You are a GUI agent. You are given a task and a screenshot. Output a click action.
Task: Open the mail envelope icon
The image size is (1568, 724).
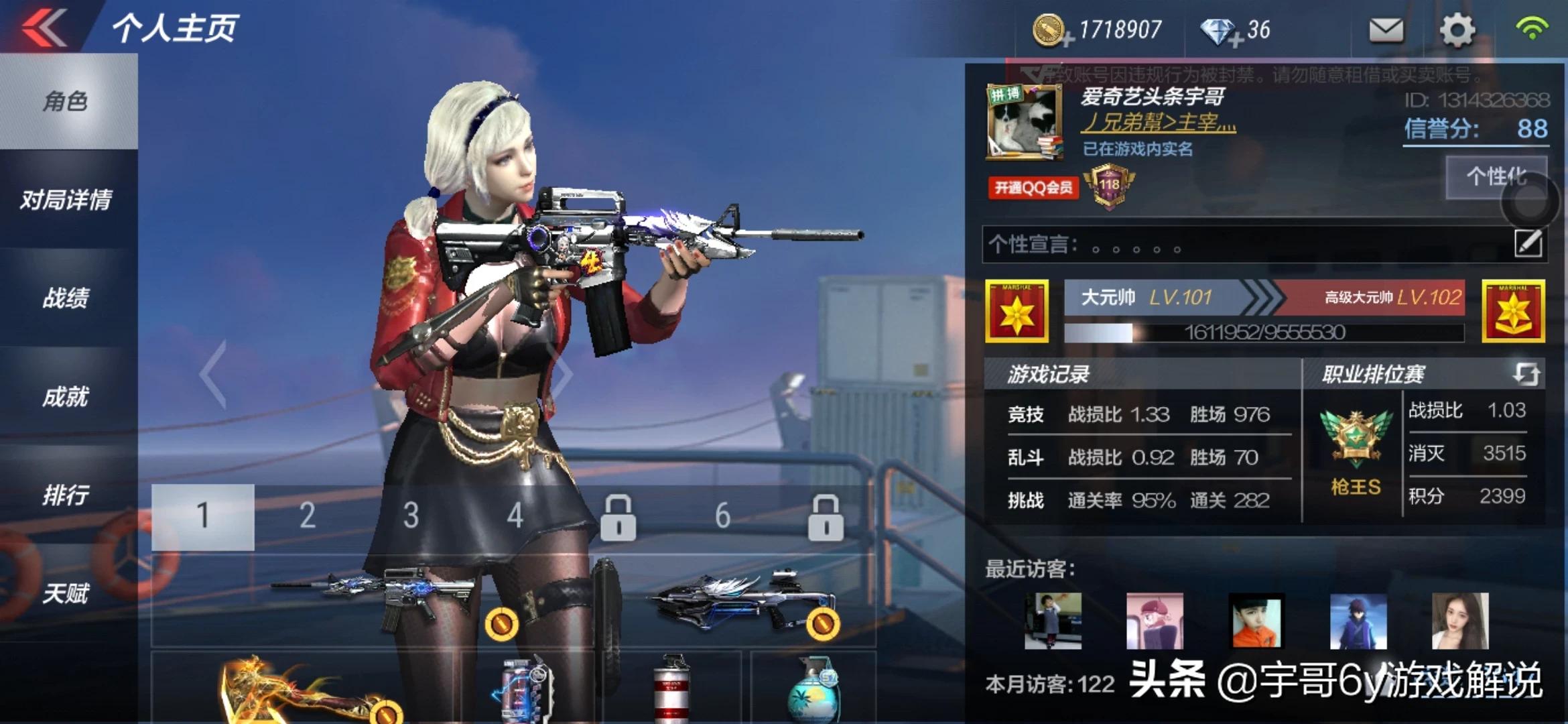[1386, 30]
